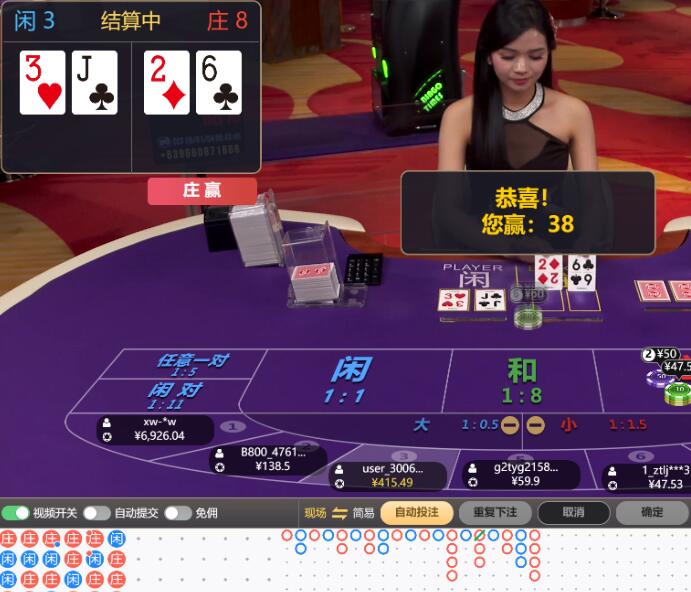691x592 pixels.
Task: Open the bead road history grid
Action: tap(63, 559)
